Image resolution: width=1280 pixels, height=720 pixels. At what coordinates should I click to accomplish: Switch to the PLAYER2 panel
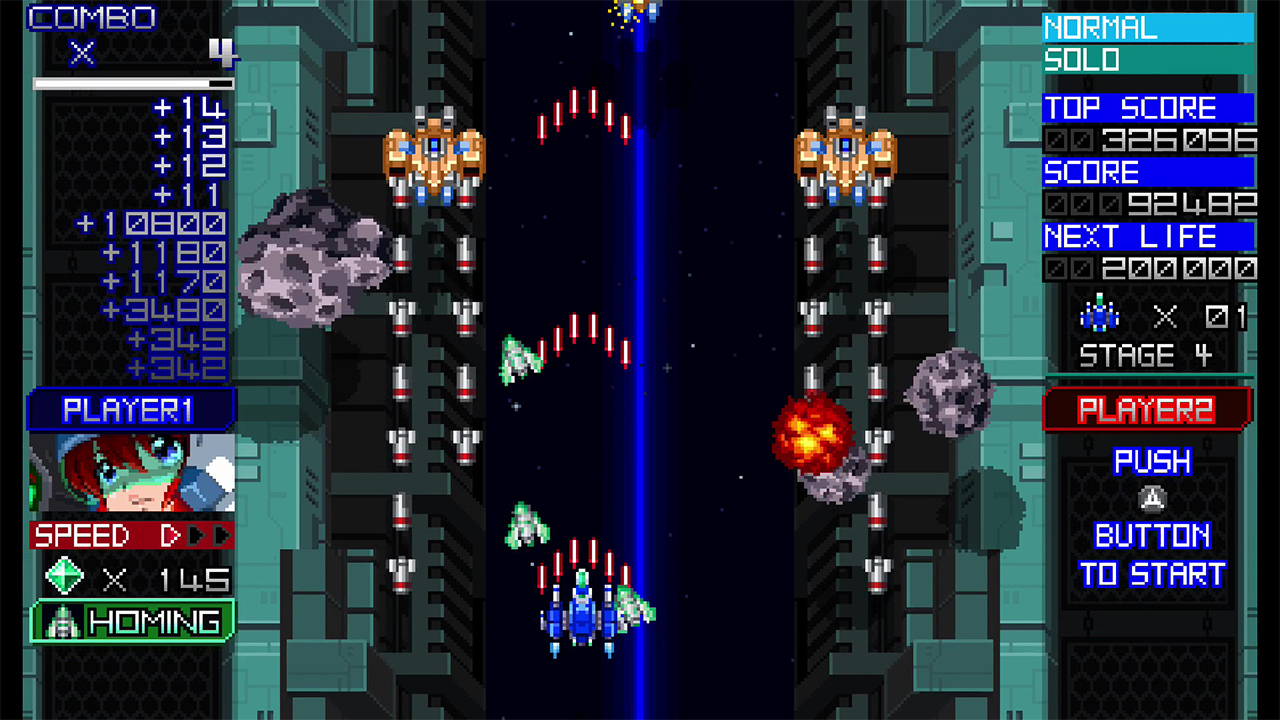pos(1148,408)
